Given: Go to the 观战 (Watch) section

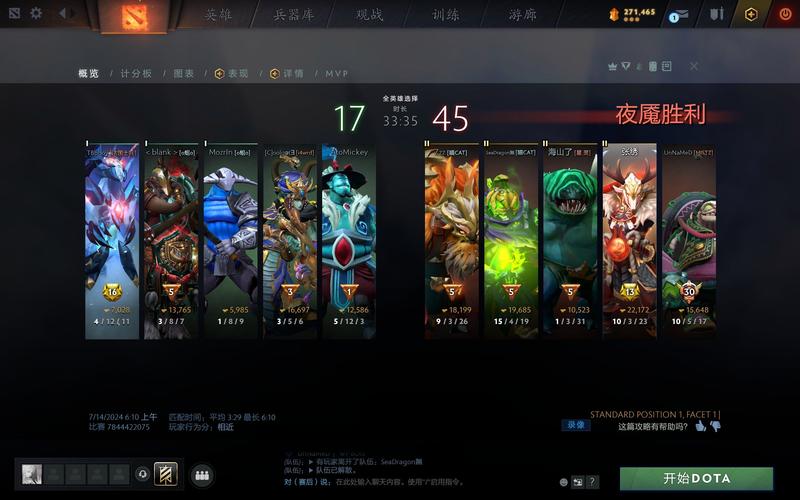Looking at the screenshot, I should [x=369, y=15].
